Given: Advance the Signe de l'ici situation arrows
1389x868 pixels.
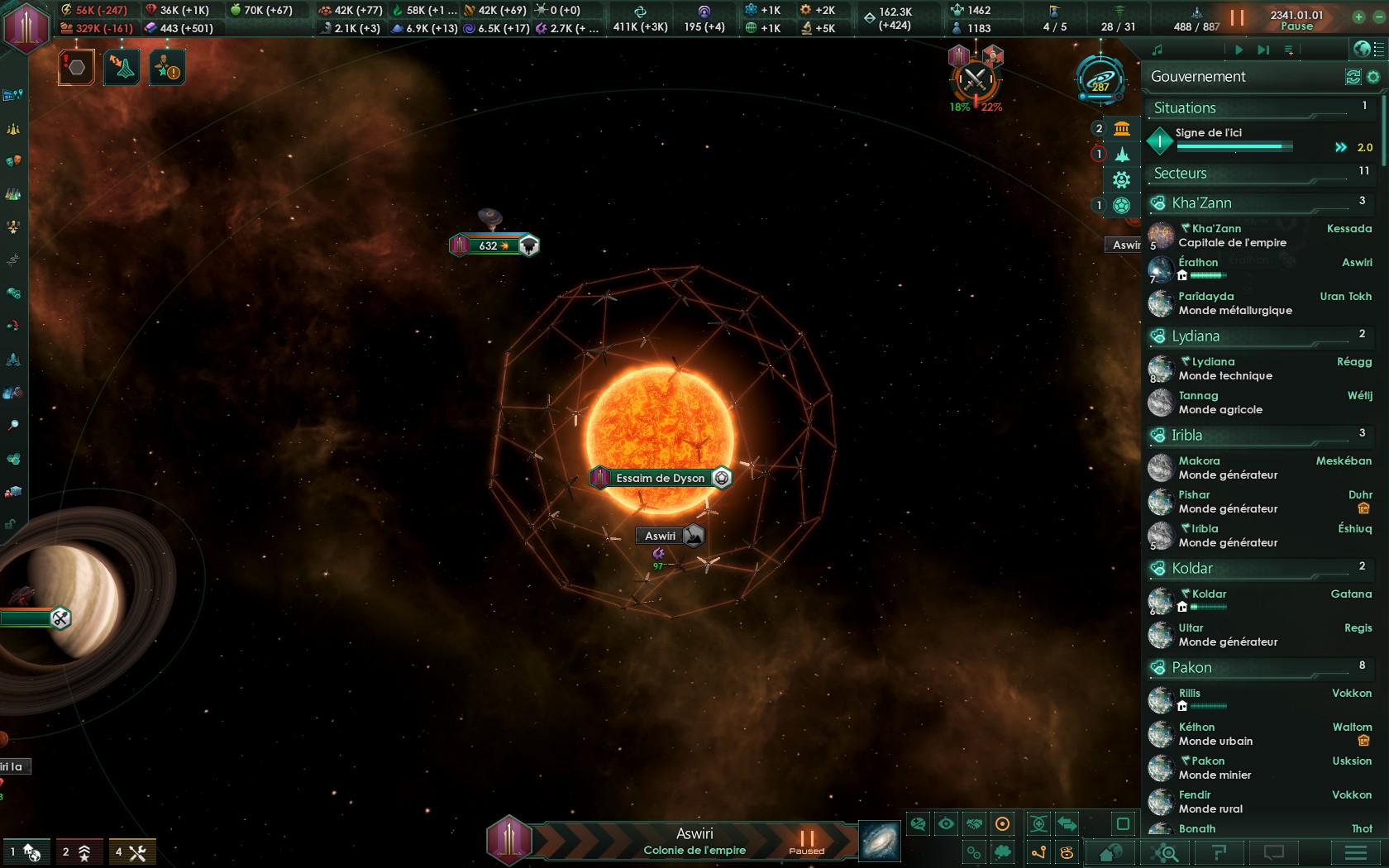Looking at the screenshot, I should click(x=1340, y=145).
